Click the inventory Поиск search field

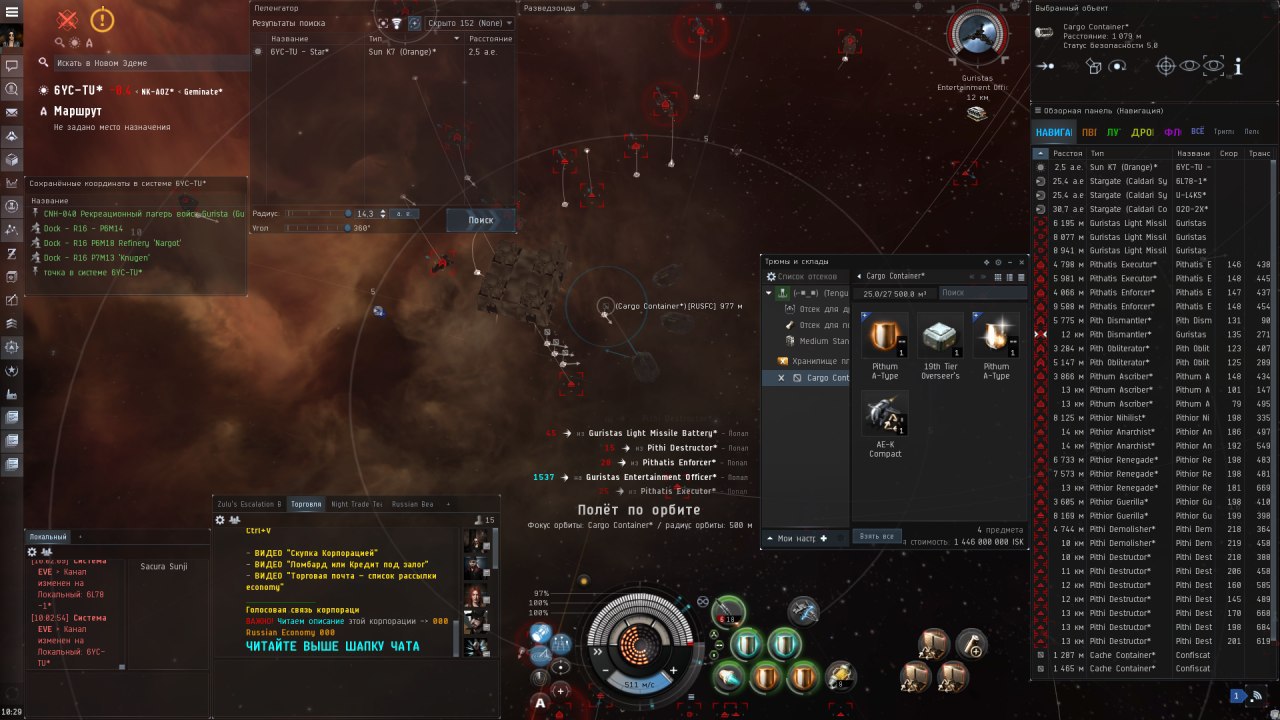(x=982, y=293)
